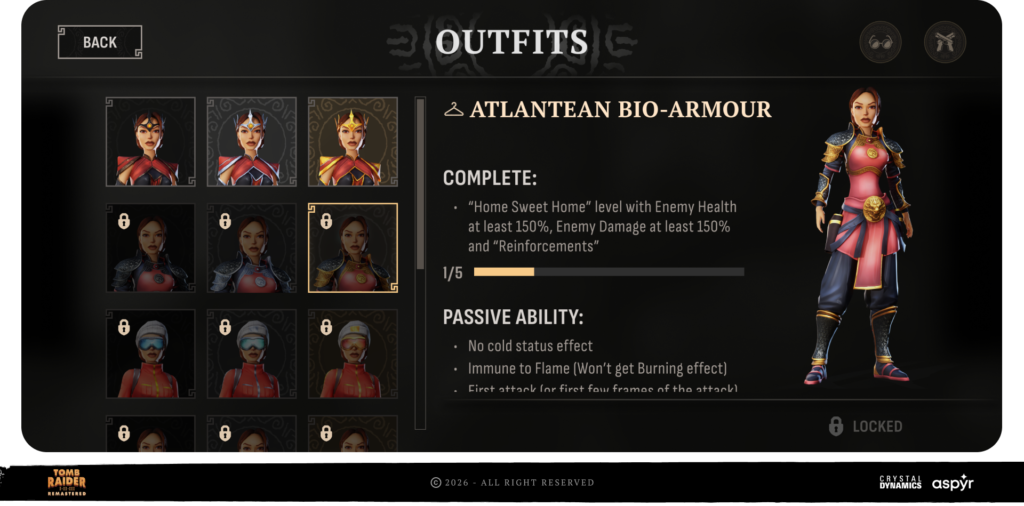Pick the unlocked red outfit with dark tiara
Image resolution: width=1024 pixels, height=506 pixels.
(151, 141)
